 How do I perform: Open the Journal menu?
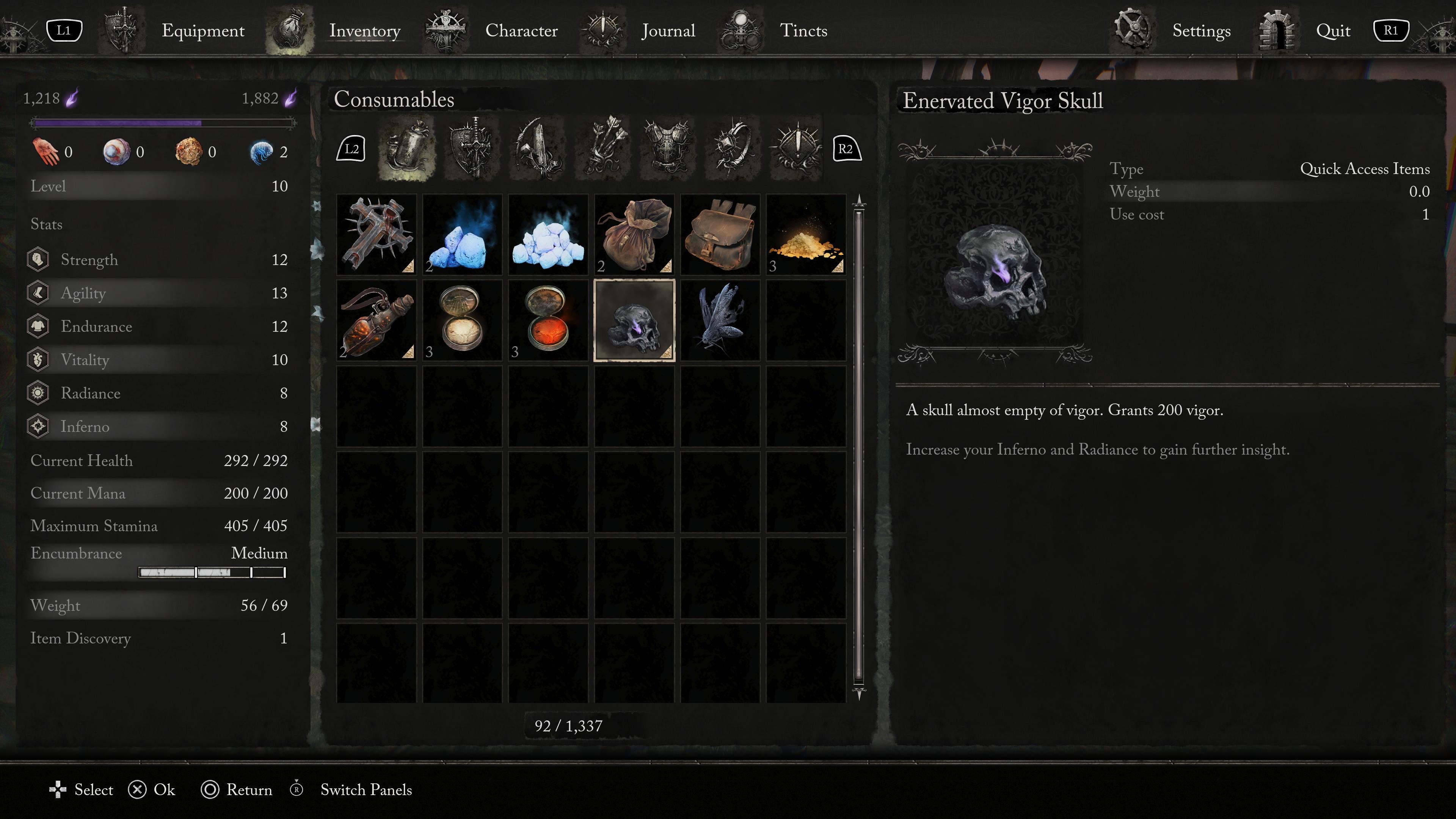(x=667, y=30)
